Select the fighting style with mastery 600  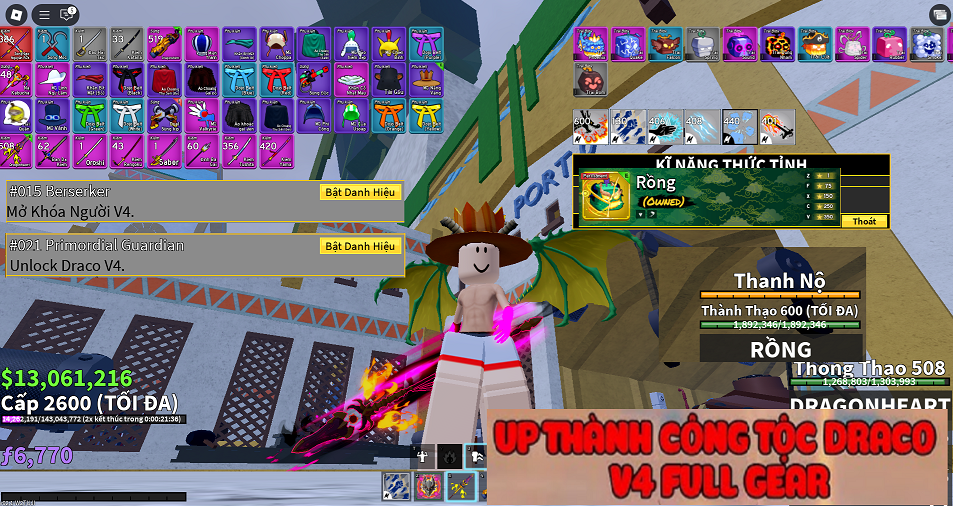pyautogui.click(x=590, y=127)
